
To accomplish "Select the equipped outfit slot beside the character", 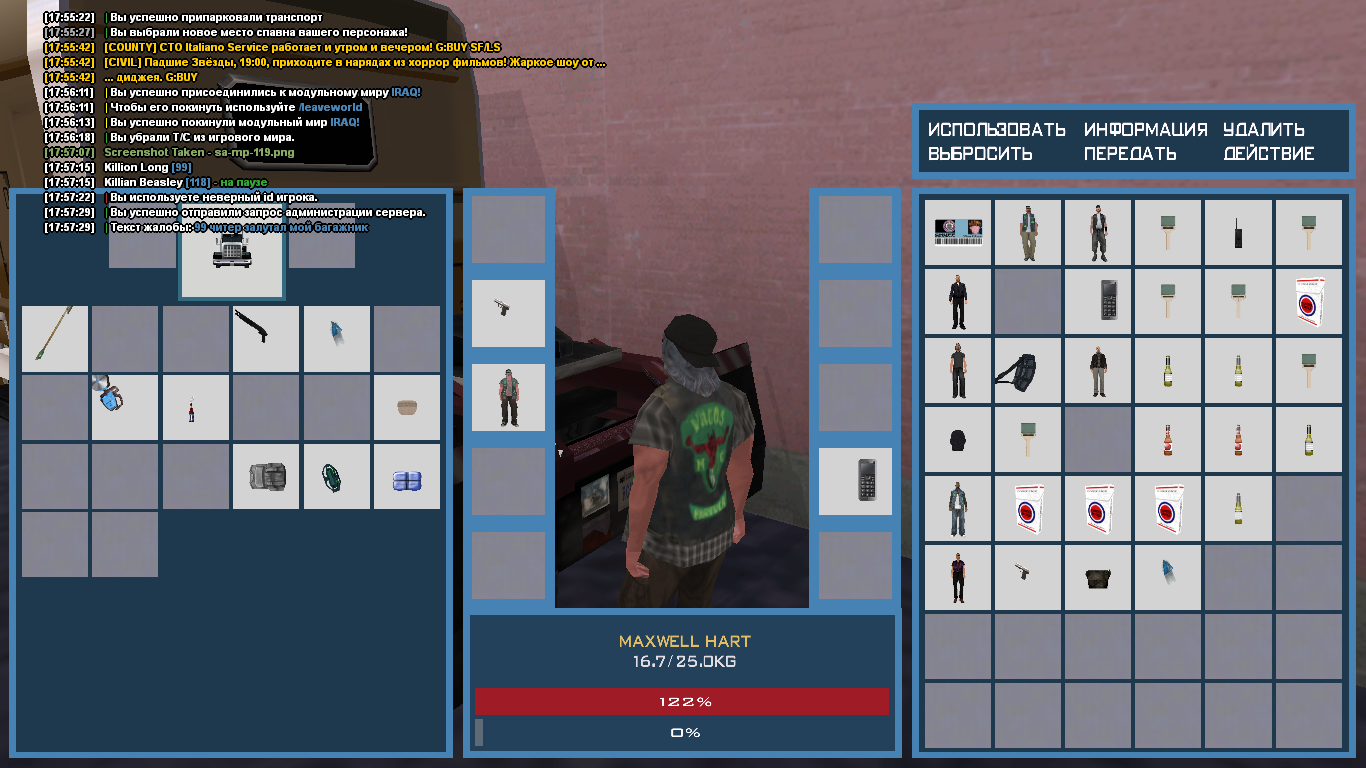I will click(508, 397).
